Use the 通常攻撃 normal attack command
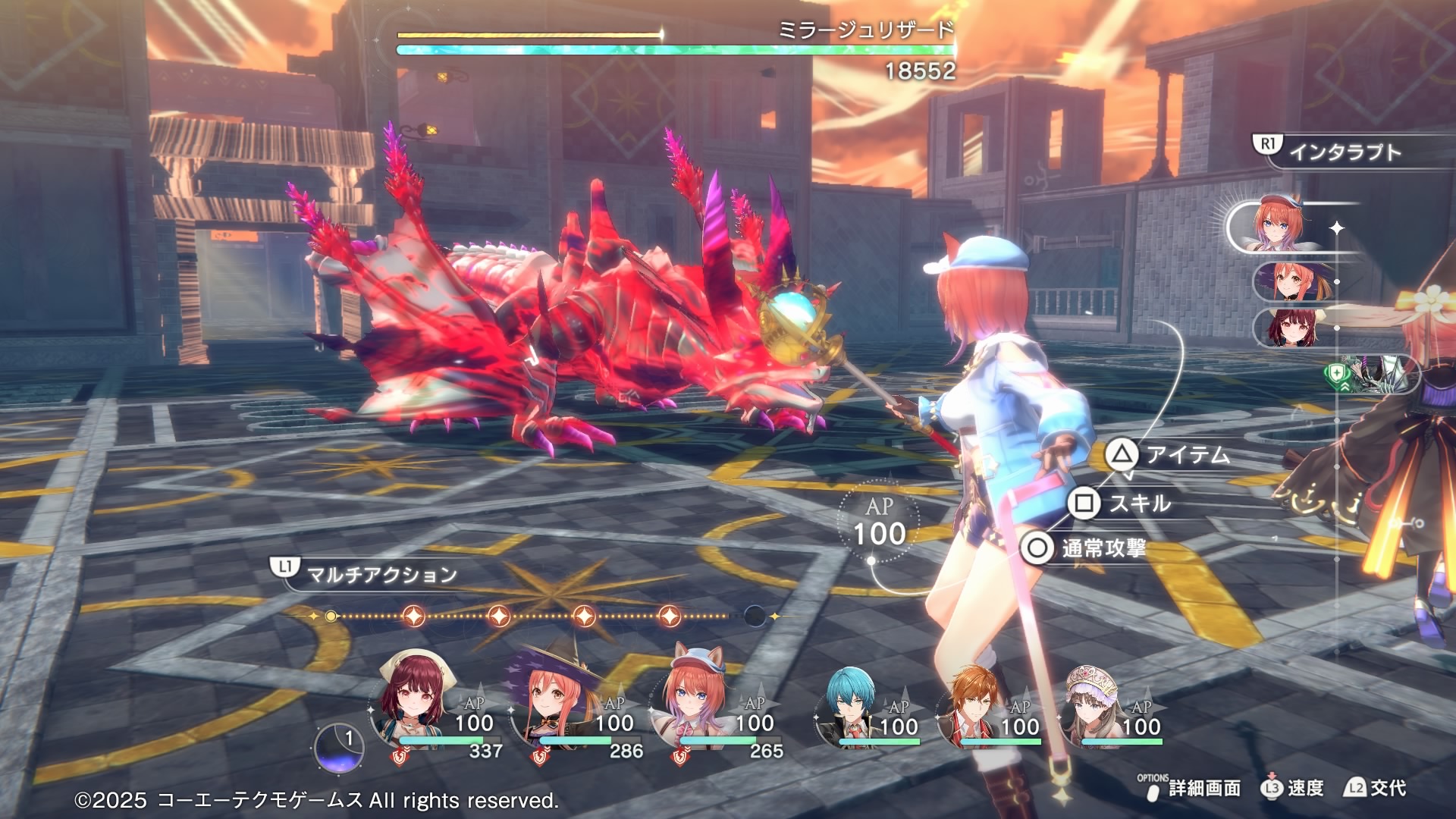The width and height of the screenshot is (1456, 819). point(1085,548)
